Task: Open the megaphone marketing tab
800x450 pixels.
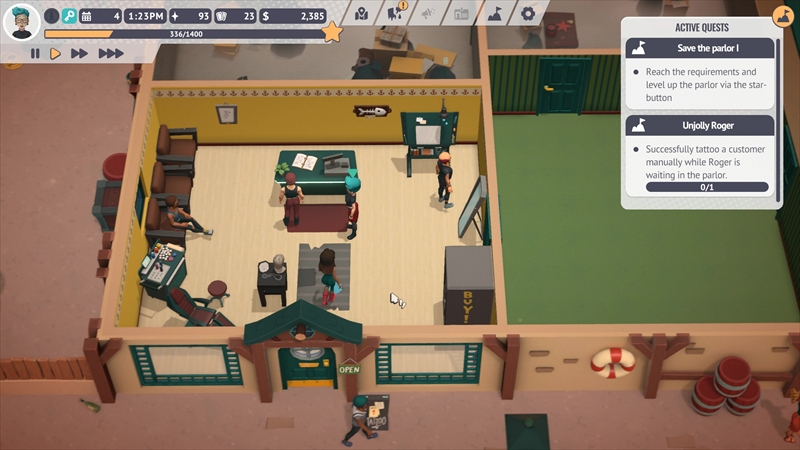Action: [428, 14]
